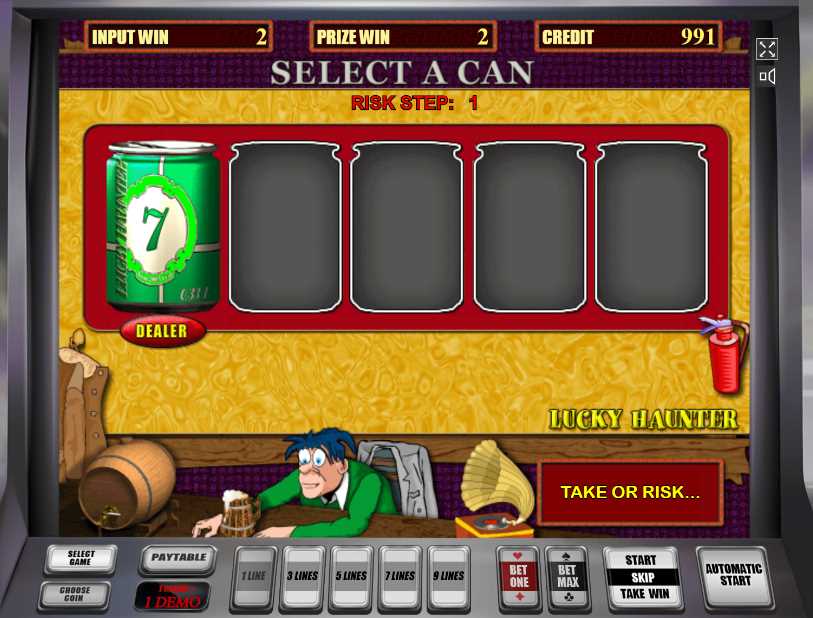Choose the 3 Lines button

(x=302, y=577)
